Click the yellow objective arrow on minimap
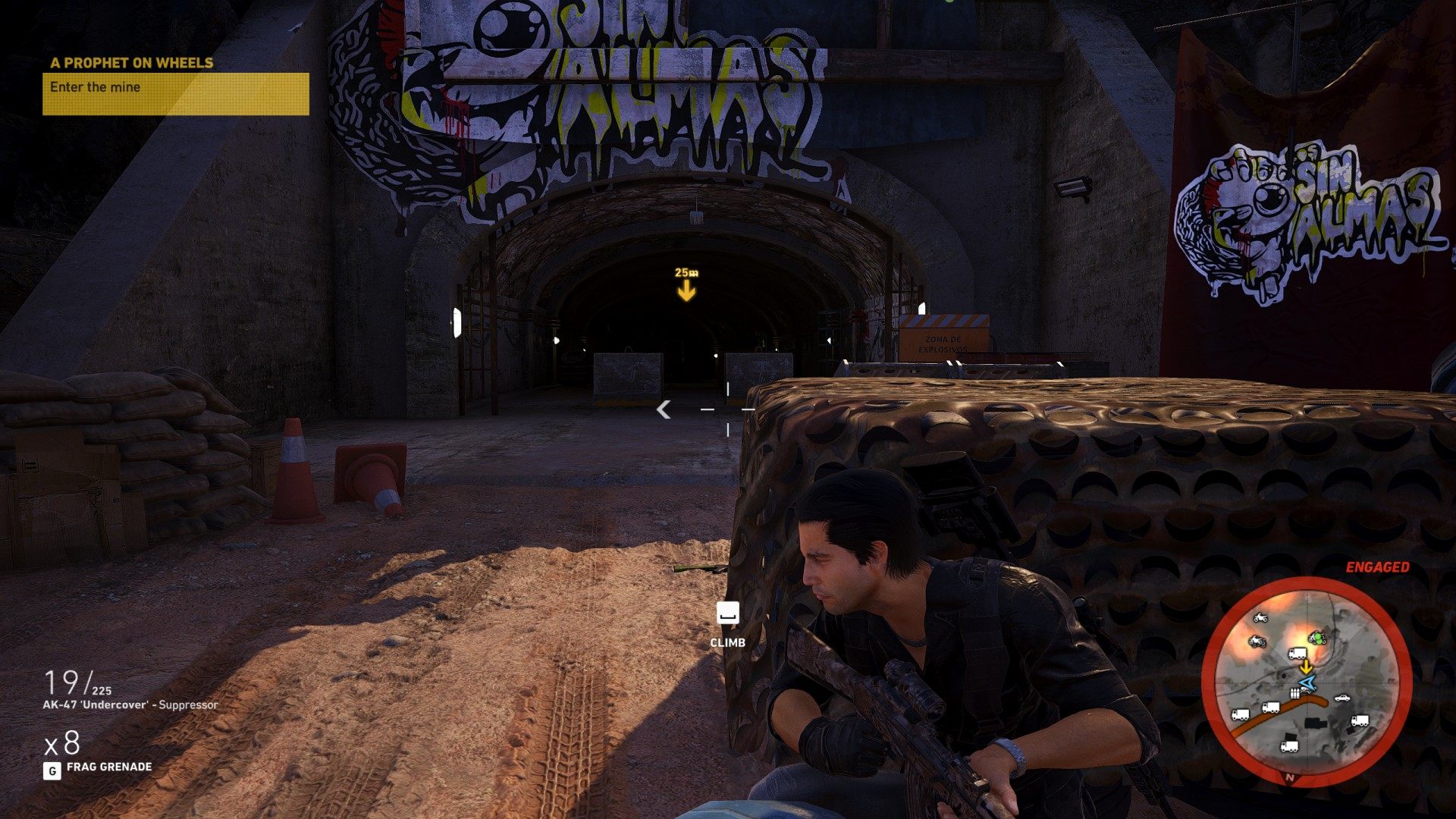 pos(1305,667)
